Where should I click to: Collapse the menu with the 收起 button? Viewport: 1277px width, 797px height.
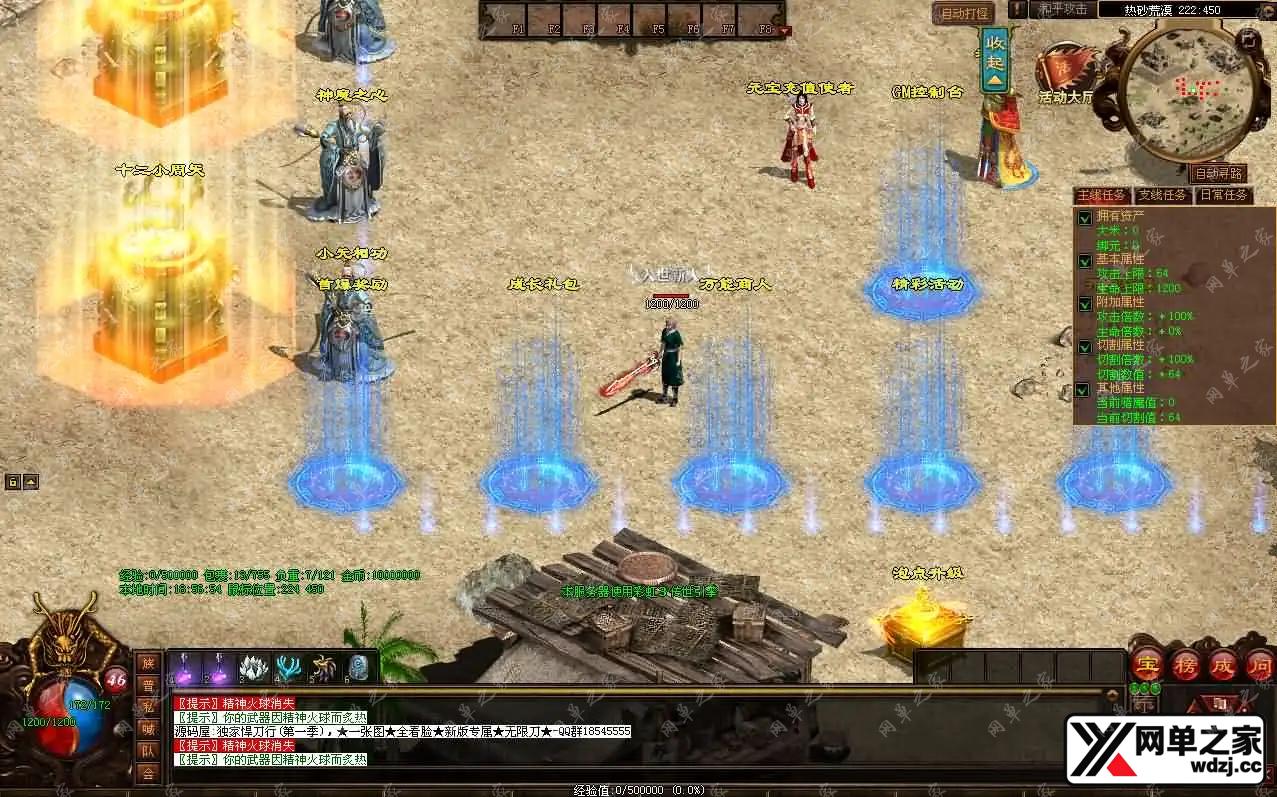[x=995, y=56]
